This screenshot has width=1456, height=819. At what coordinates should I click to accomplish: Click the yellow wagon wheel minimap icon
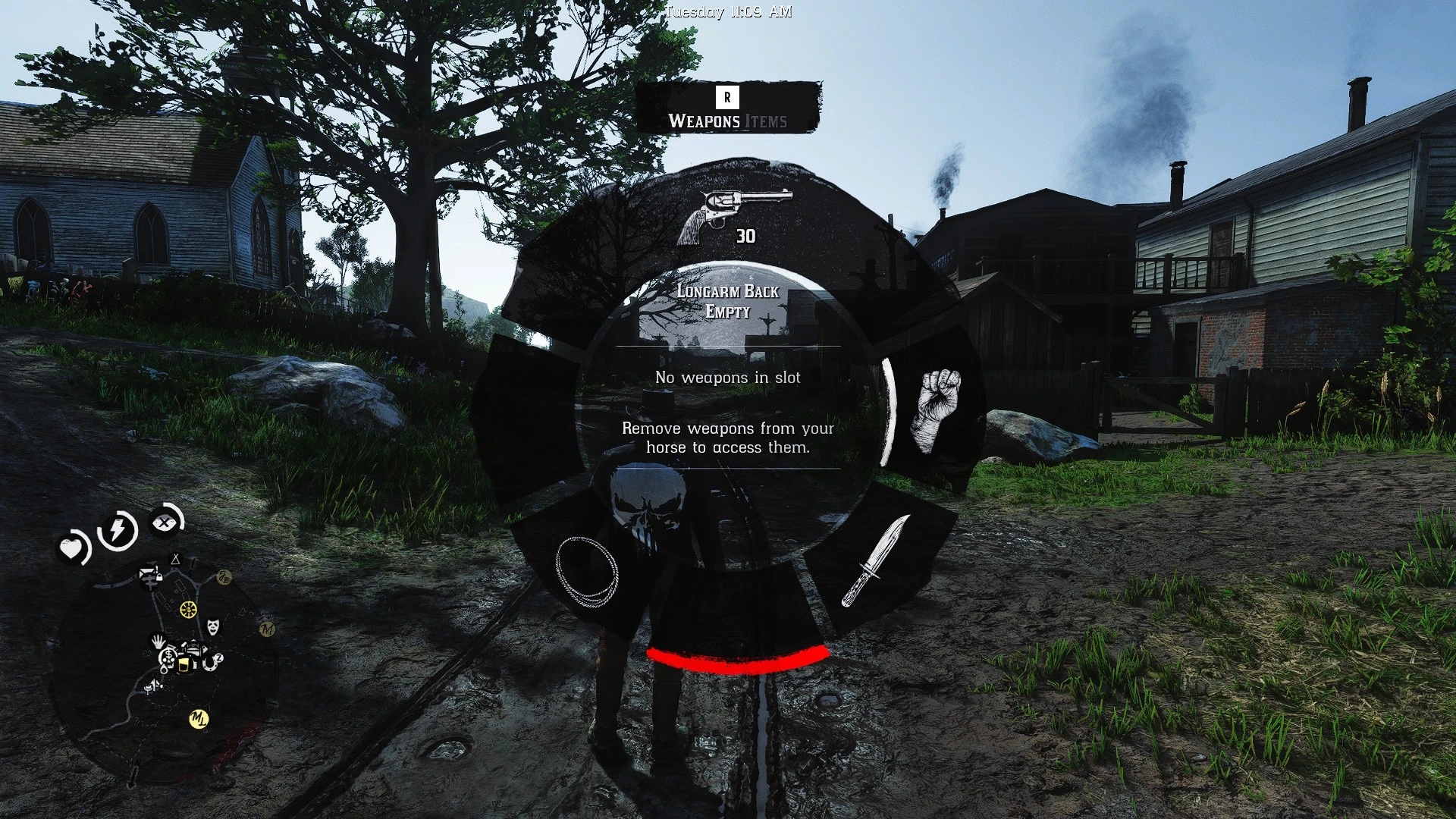coord(188,609)
